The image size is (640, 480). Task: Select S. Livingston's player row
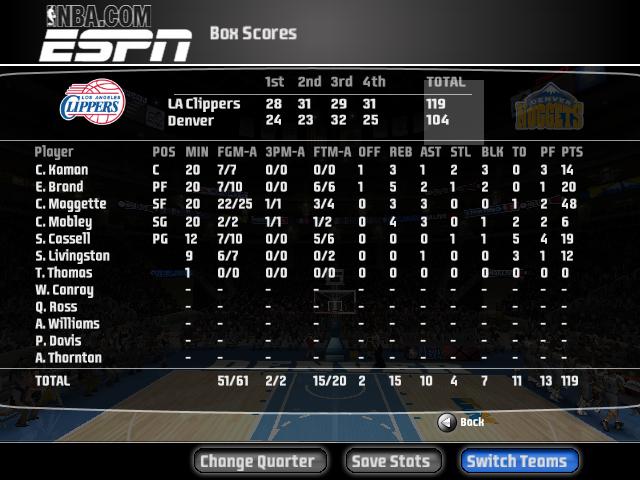click(x=72, y=255)
